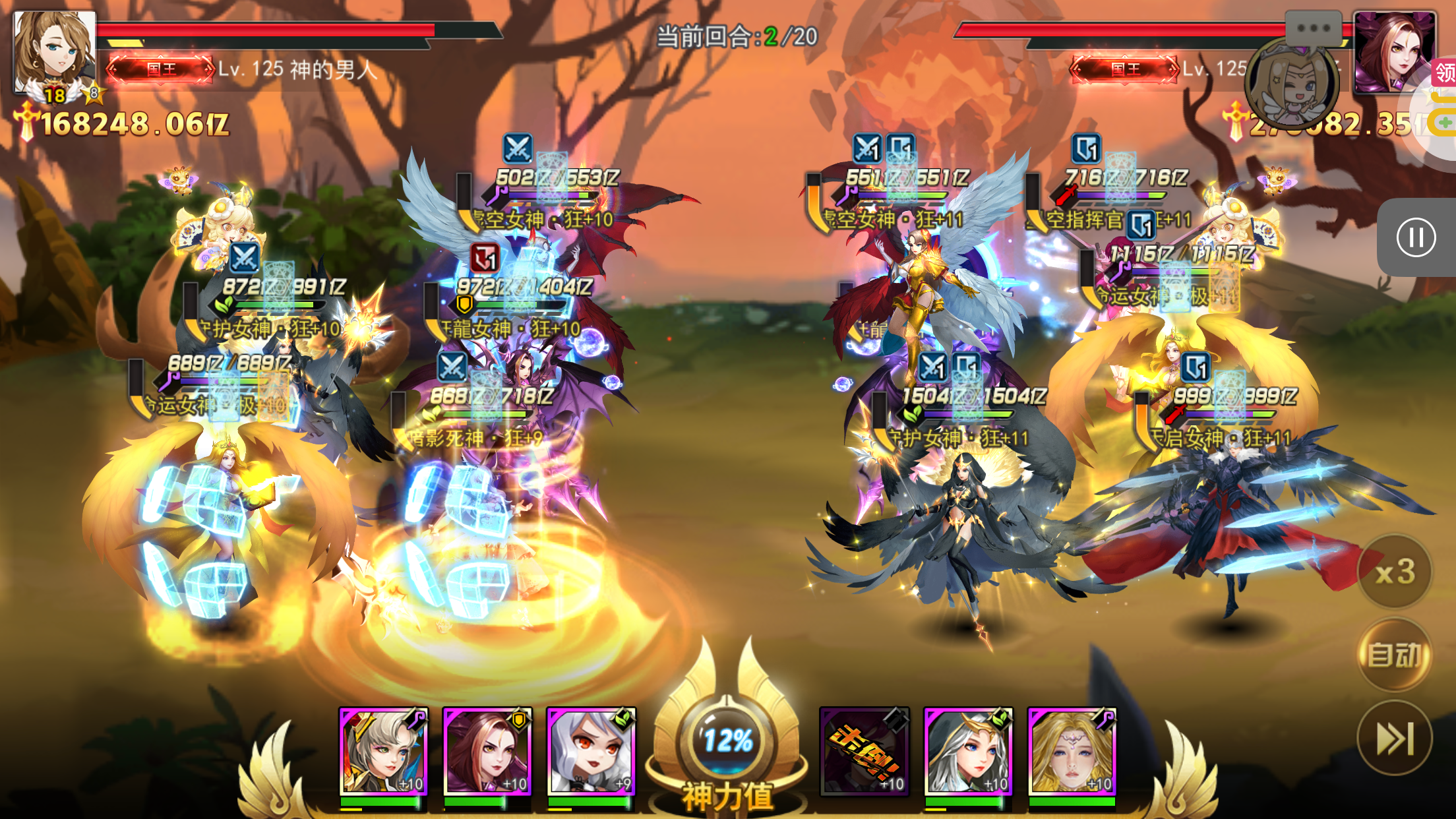Toggle the x3 battle speed

1395,571
